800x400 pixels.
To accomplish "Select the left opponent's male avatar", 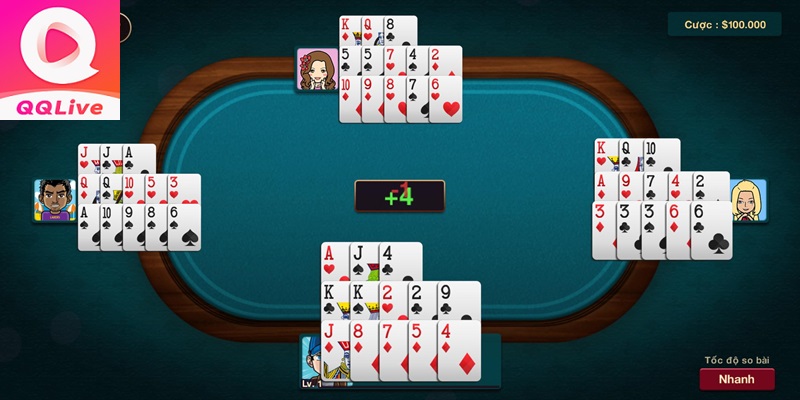I will coord(54,200).
